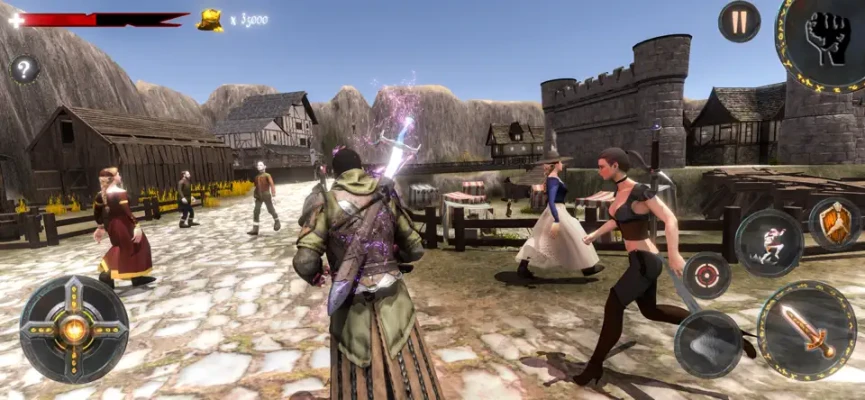Activate the shield block ability

tap(834, 222)
